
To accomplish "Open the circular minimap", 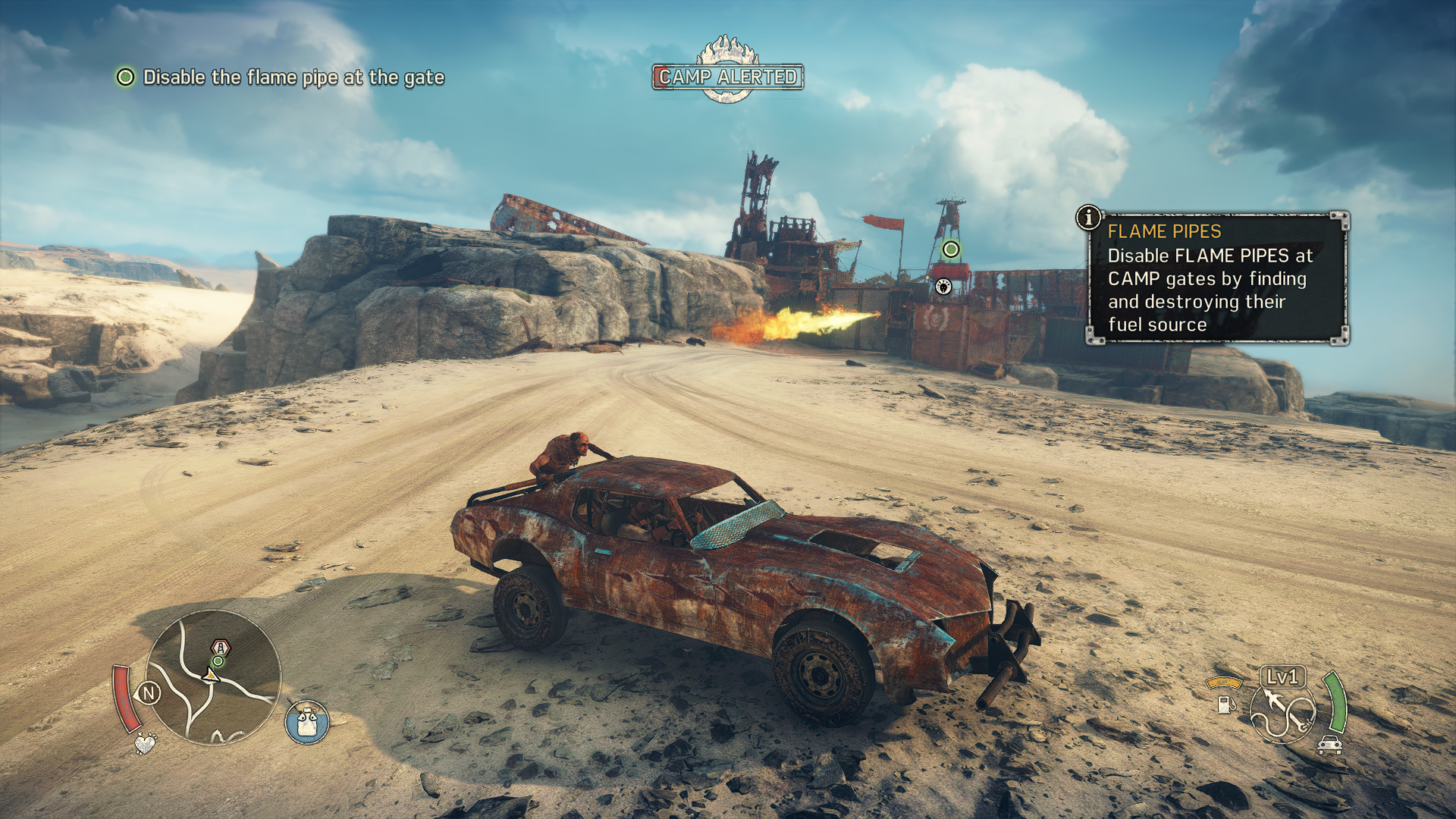I will [213, 677].
